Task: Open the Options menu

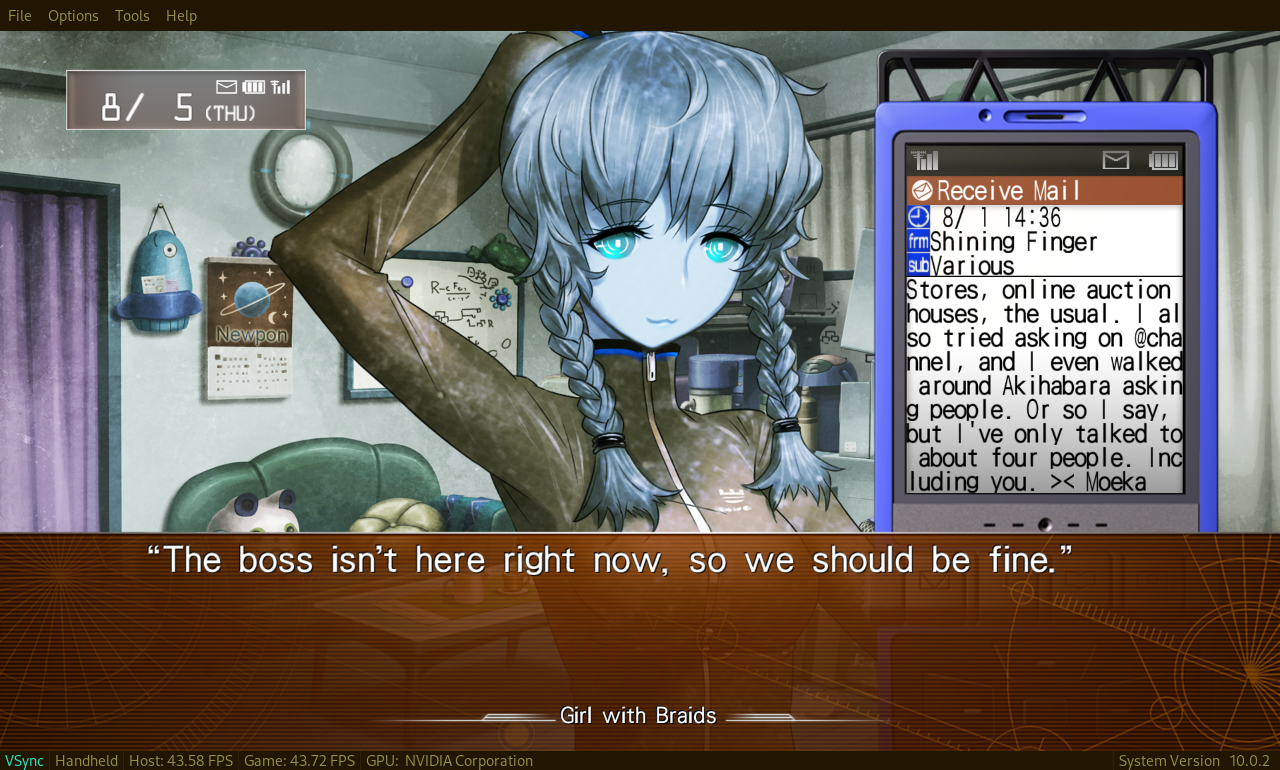Action: [72, 15]
